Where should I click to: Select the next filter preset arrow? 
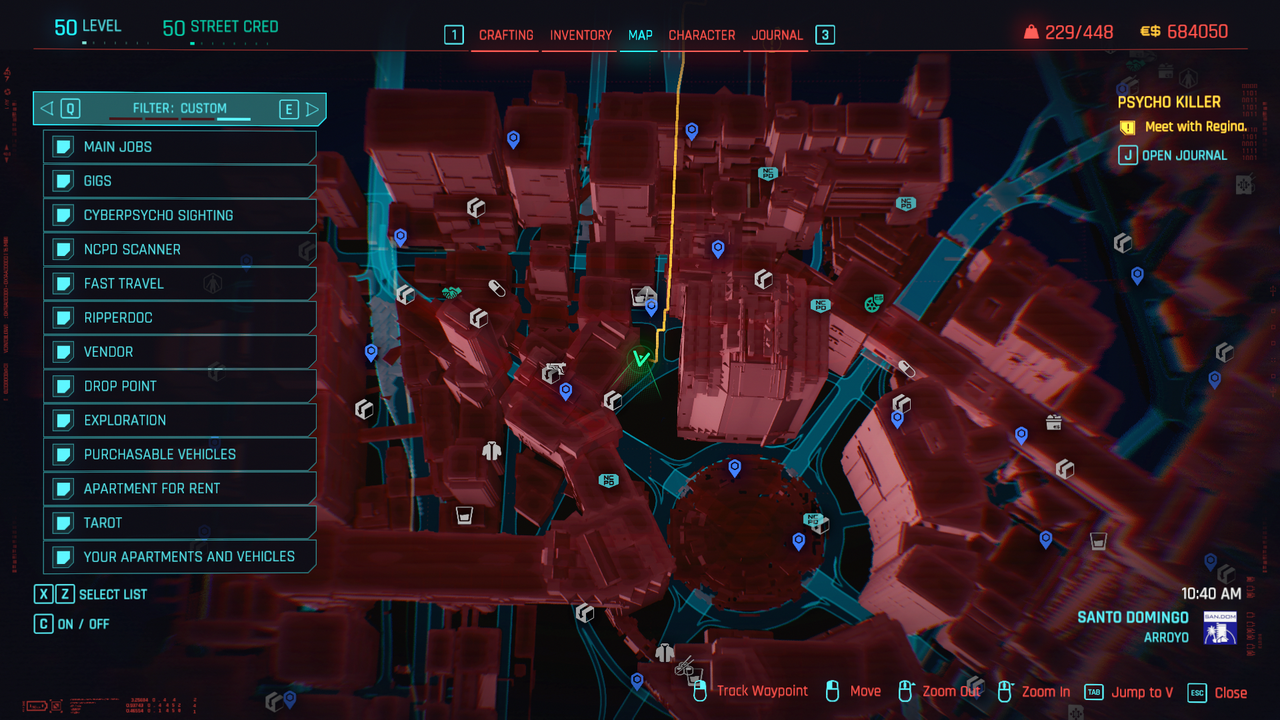coord(312,109)
